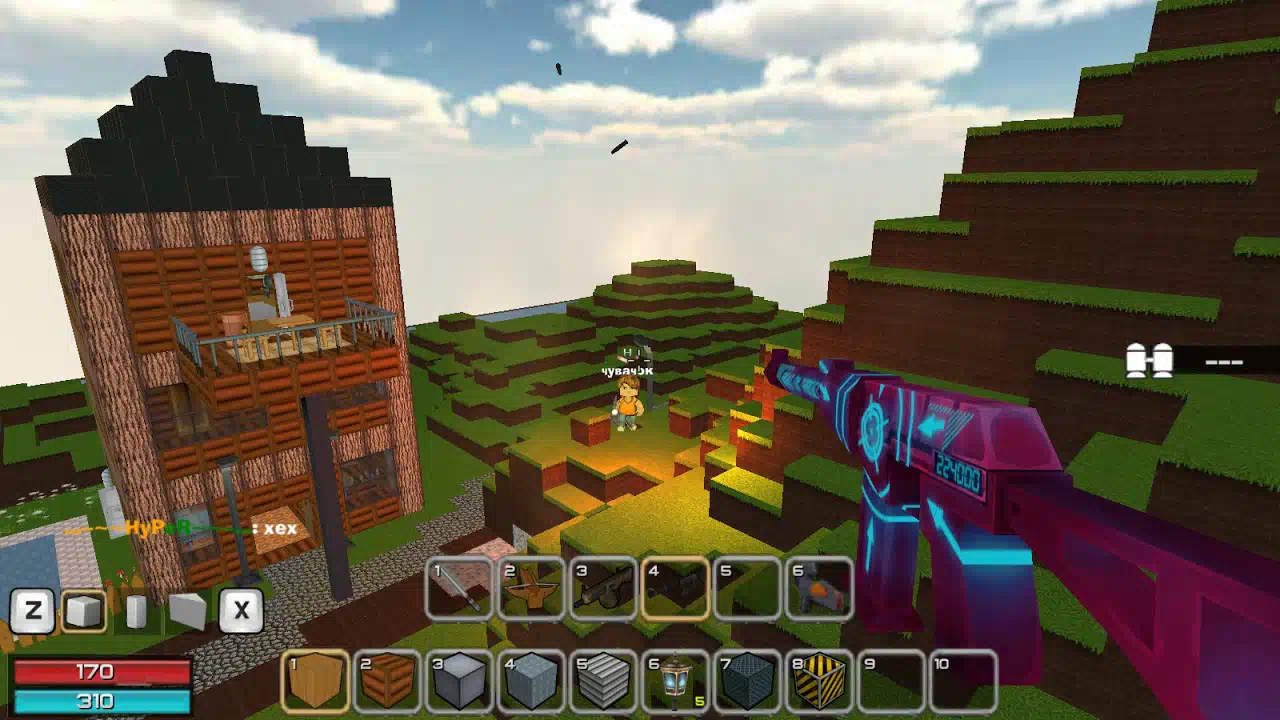The image size is (1280, 720).
Task: Choose the orange wood plank block
Action: [x=387, y=682]
